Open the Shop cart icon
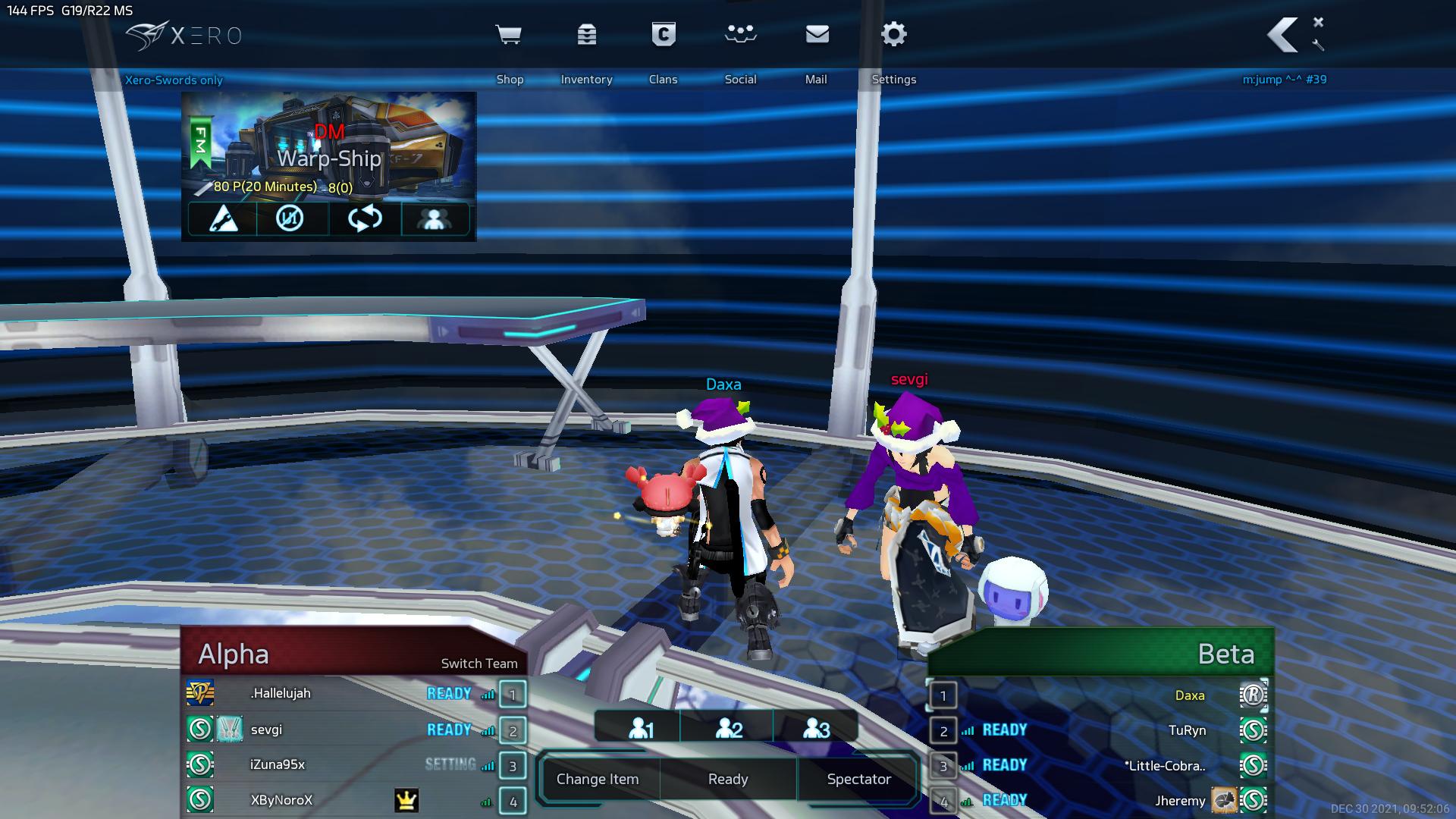 point(509,35)
